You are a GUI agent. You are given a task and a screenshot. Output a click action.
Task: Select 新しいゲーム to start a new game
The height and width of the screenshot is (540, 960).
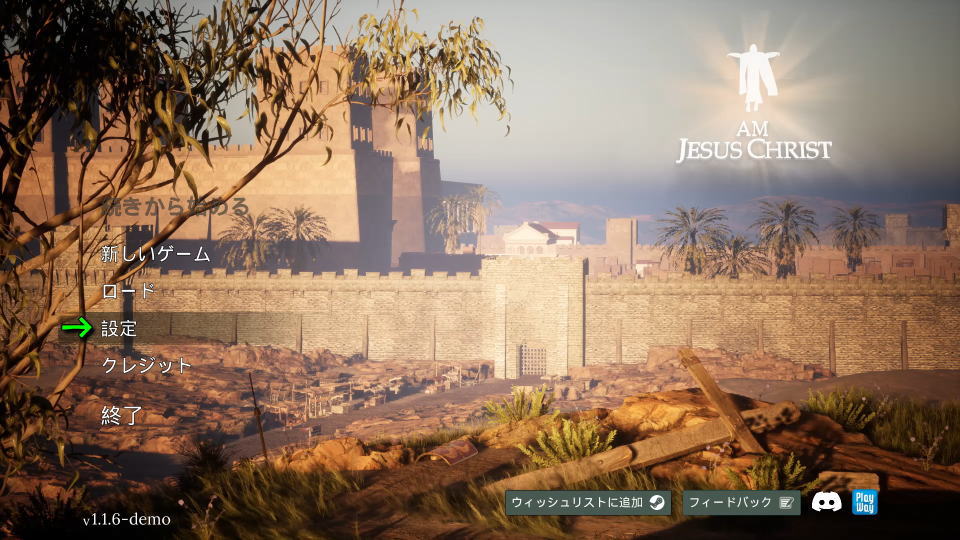pyautogui.click(x=156, y=254)
